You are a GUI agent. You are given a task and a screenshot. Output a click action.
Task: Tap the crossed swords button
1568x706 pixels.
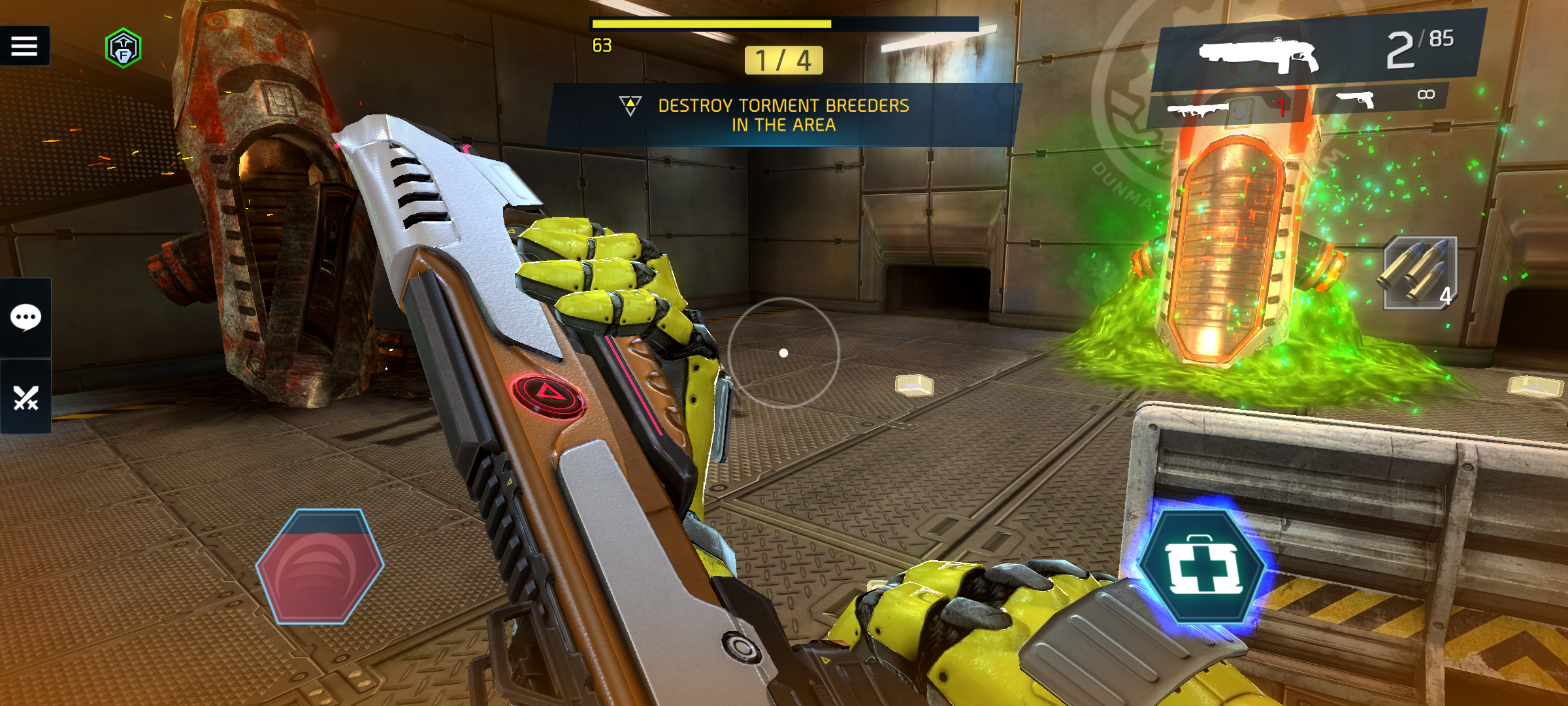(x=25, y=397)
